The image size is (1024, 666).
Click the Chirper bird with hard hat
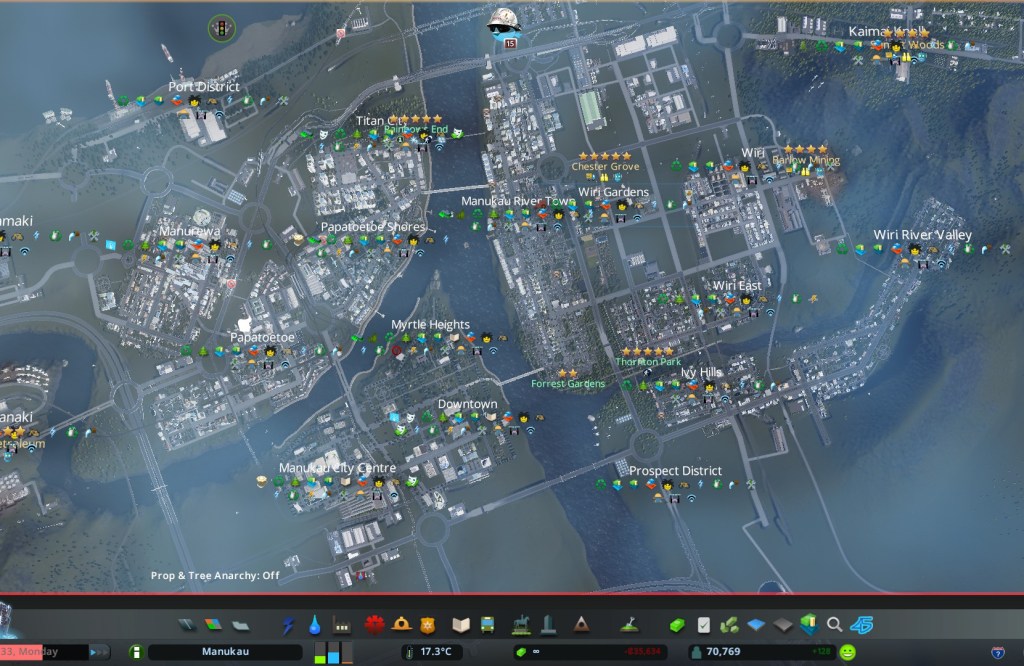coord(503,24)
